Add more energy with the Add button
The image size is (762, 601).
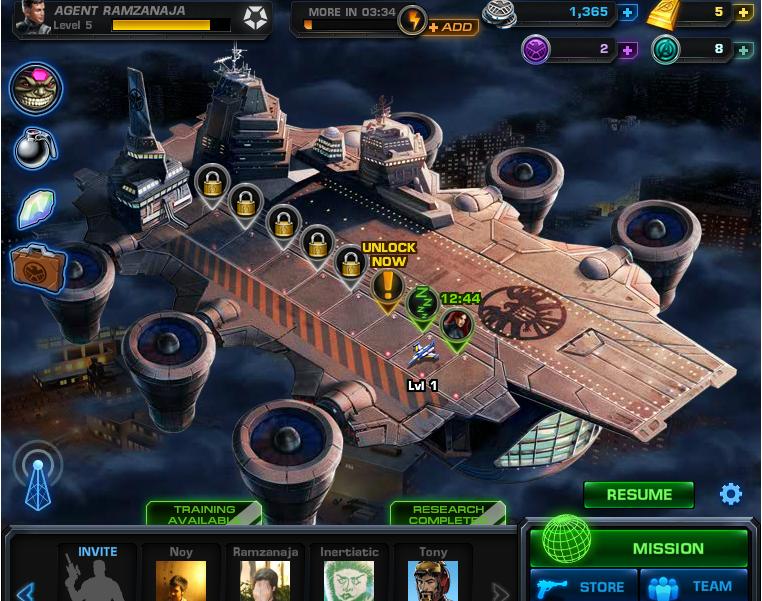coord(452,26)
